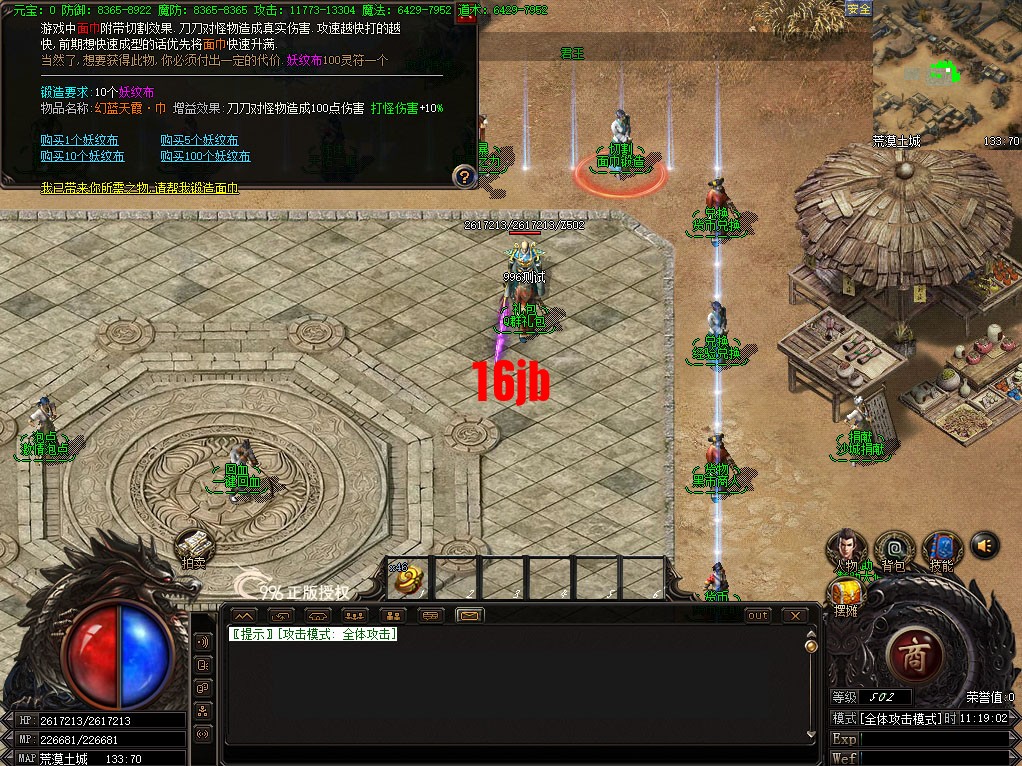Purchase 100 妖纹布 via the link

pos(205,156)
